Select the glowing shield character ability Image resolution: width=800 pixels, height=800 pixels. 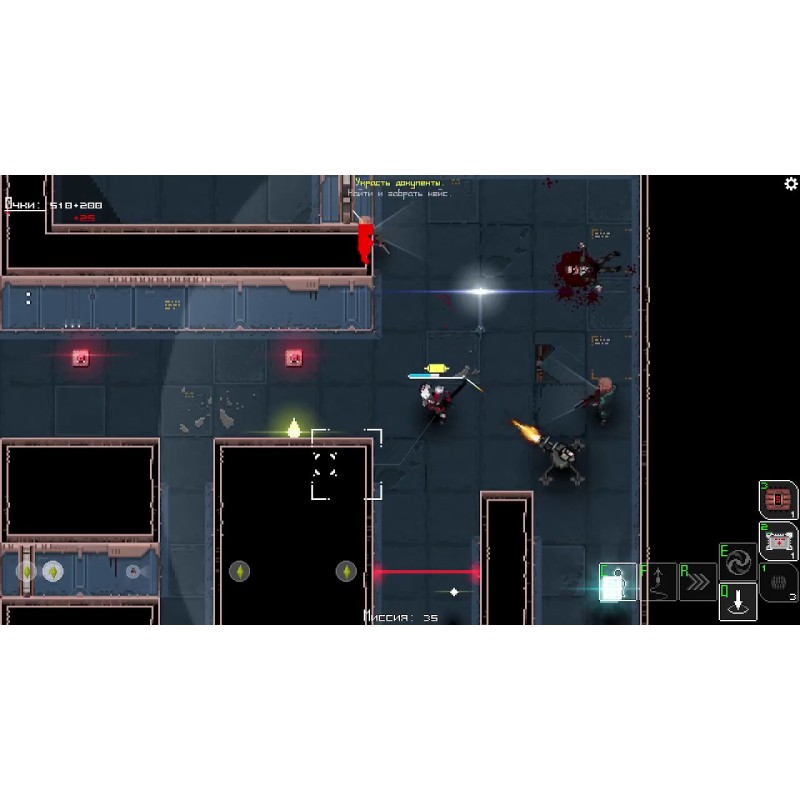[x=617, y=582]
